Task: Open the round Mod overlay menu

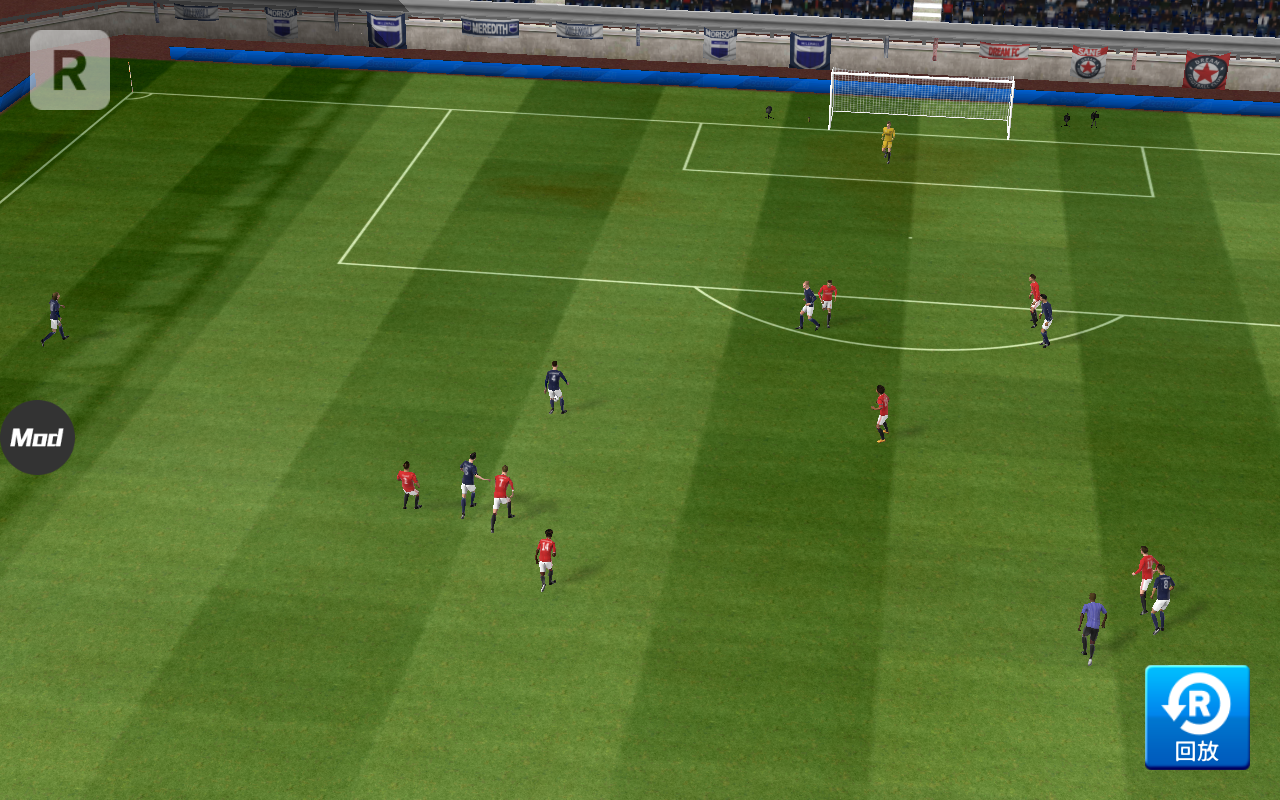Action: (37, 437)
